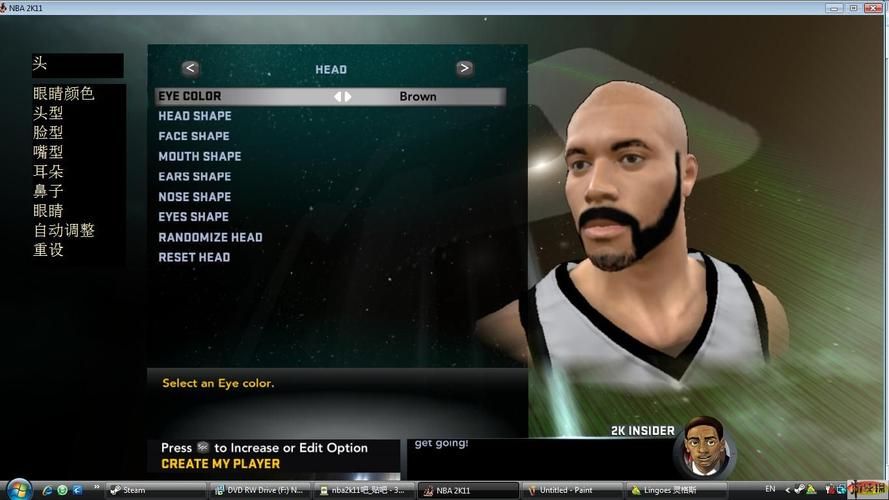Open the Head Shape option

(x=195, y=116)
